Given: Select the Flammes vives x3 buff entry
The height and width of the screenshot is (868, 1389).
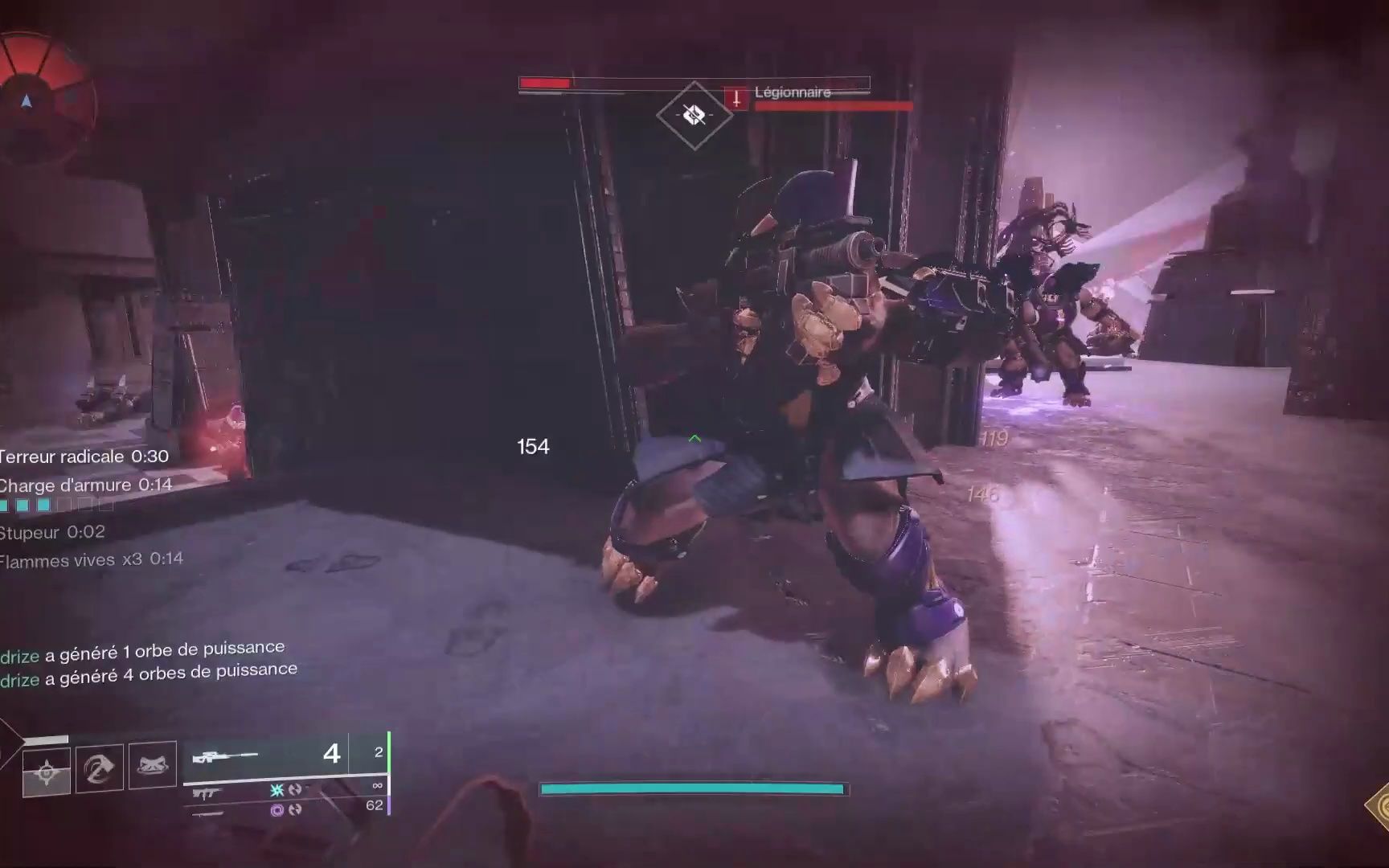Looking at the screenshot, I should point(92,559).
